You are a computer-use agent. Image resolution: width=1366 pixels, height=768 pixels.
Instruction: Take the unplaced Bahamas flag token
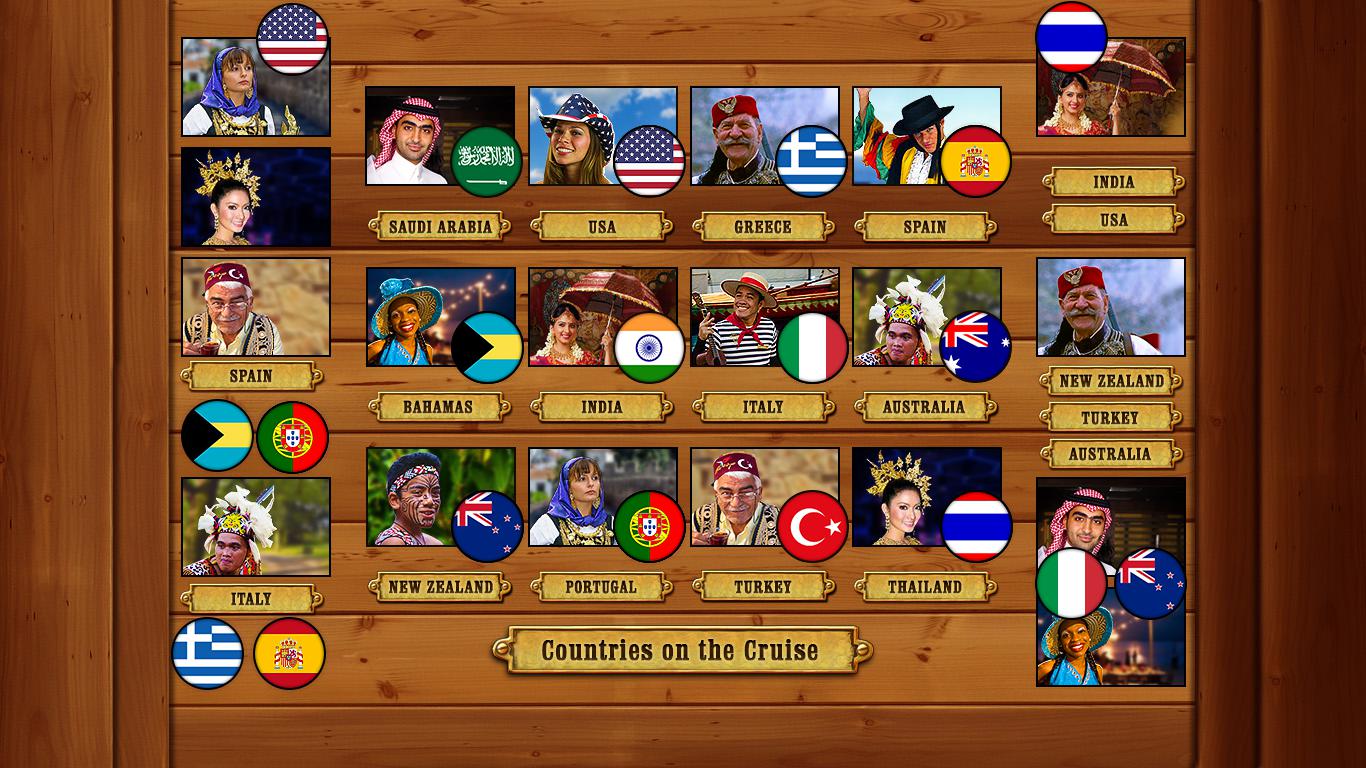click(x=217, y=436)
